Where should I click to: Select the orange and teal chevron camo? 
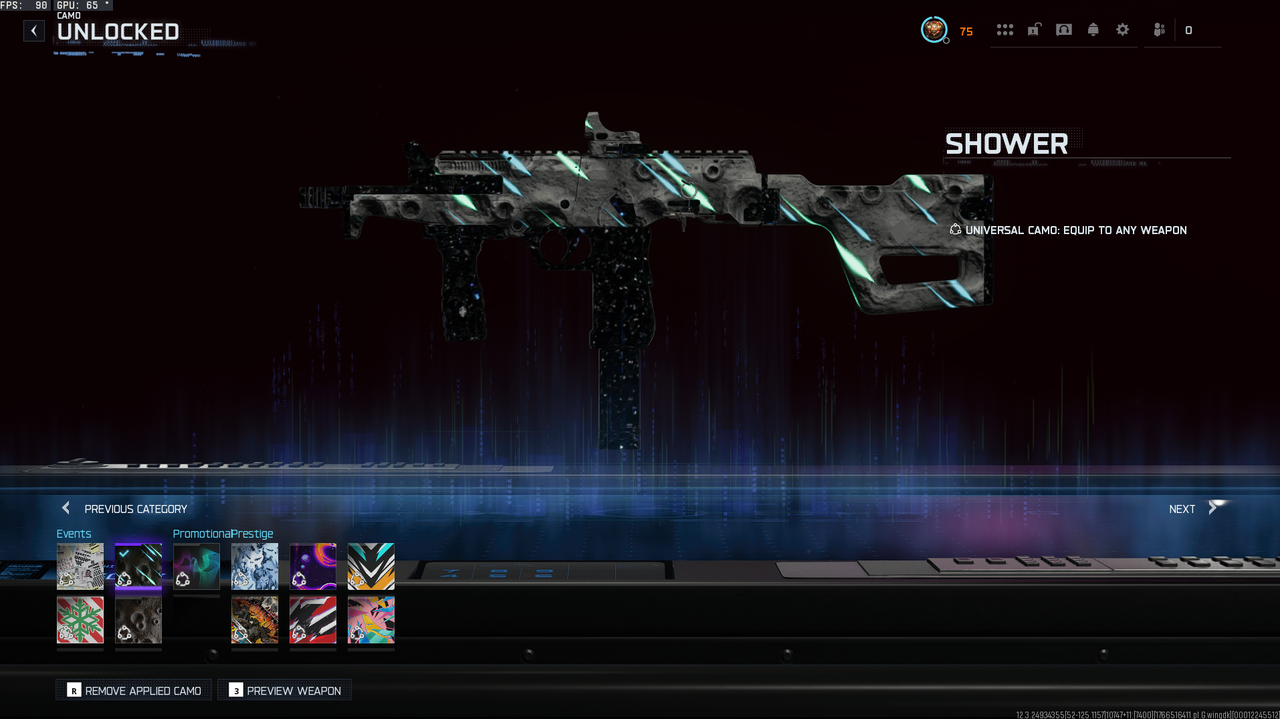(x=371, y=566)
